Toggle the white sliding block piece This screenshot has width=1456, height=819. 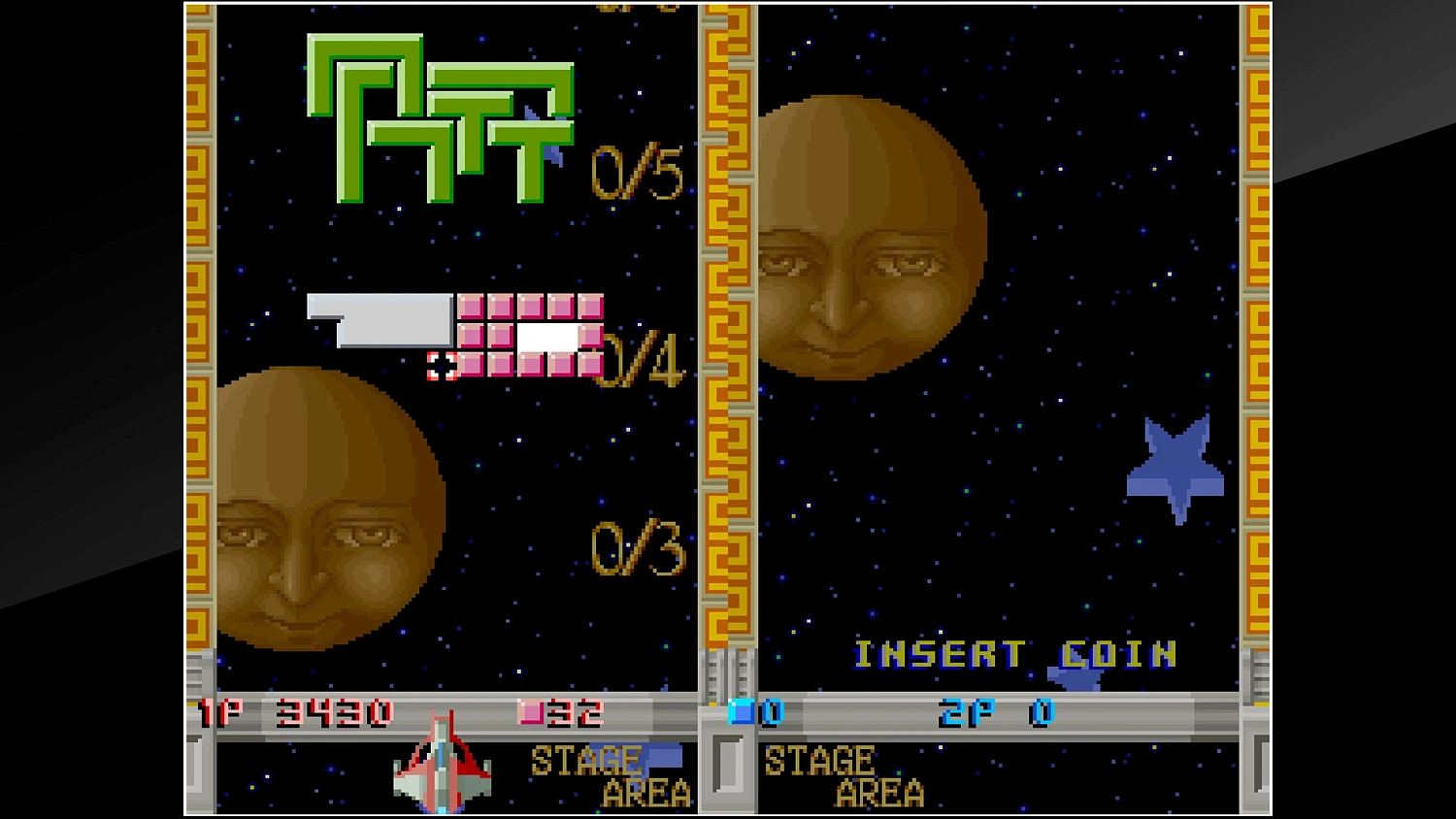(379, 320)
